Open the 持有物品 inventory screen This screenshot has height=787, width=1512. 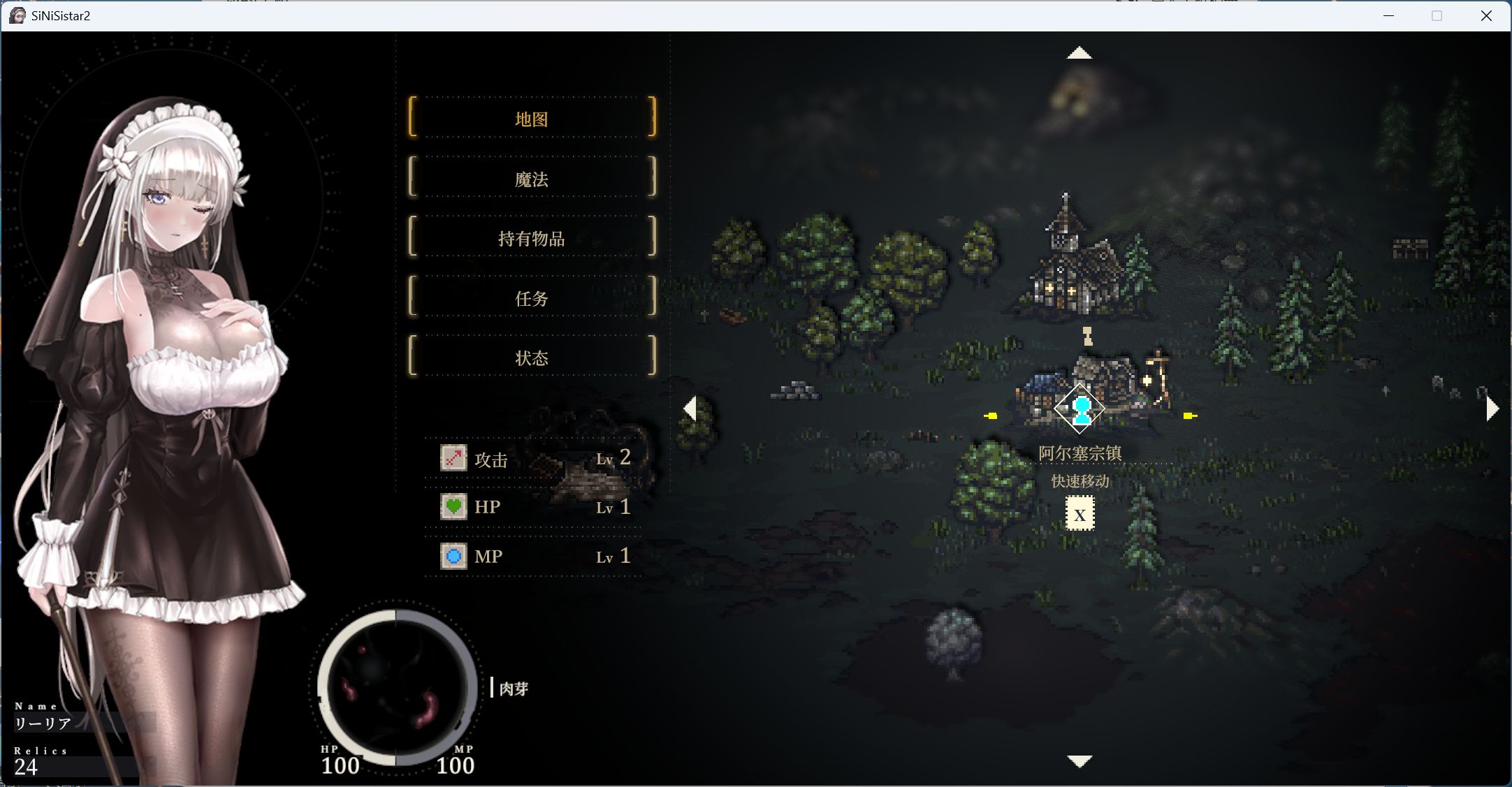click(532, 238)
